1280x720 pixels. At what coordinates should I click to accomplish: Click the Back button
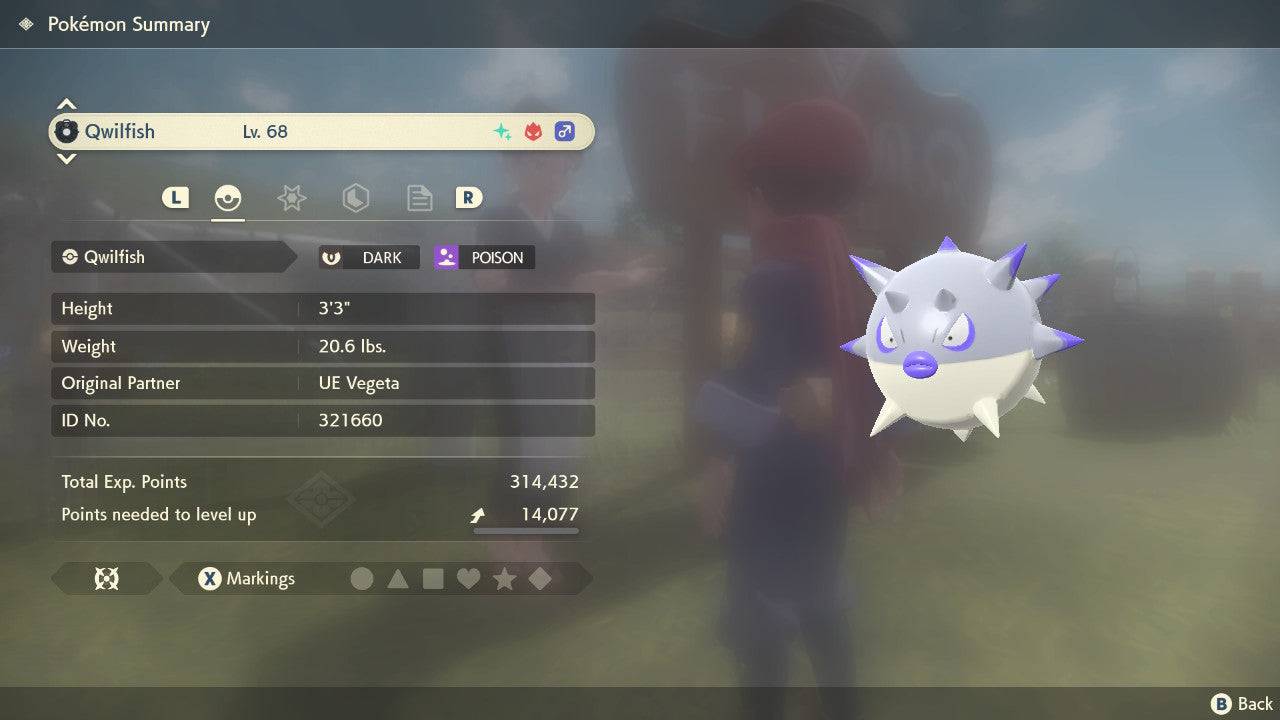coord(1242,704)
